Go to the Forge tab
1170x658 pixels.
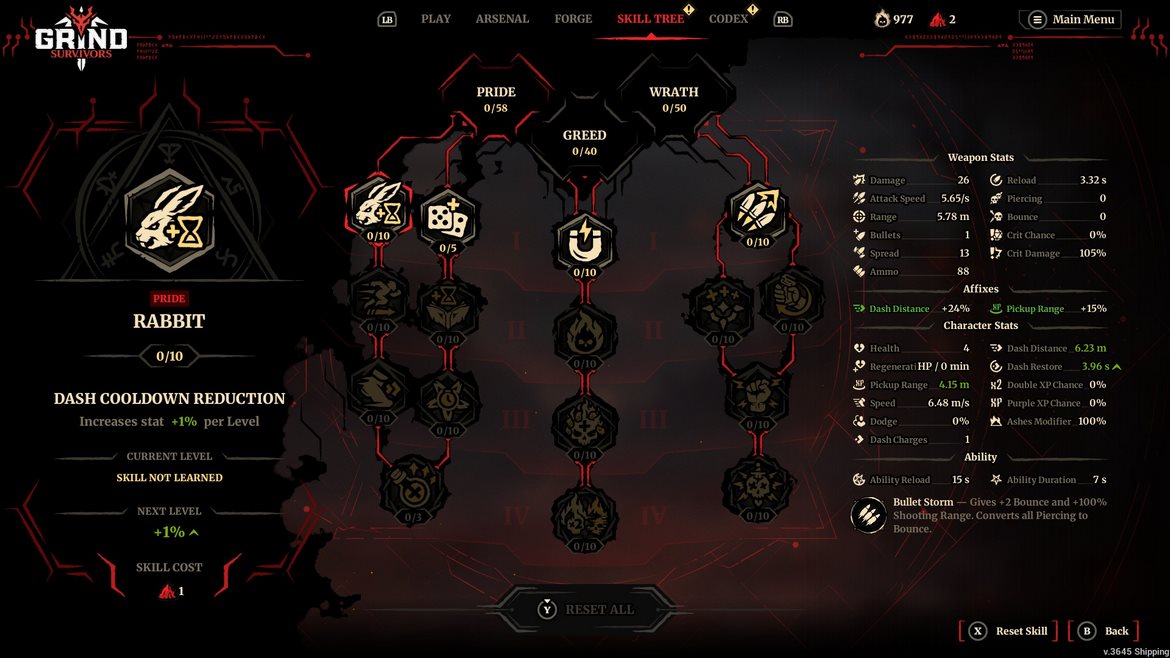(x=573, y=19)
